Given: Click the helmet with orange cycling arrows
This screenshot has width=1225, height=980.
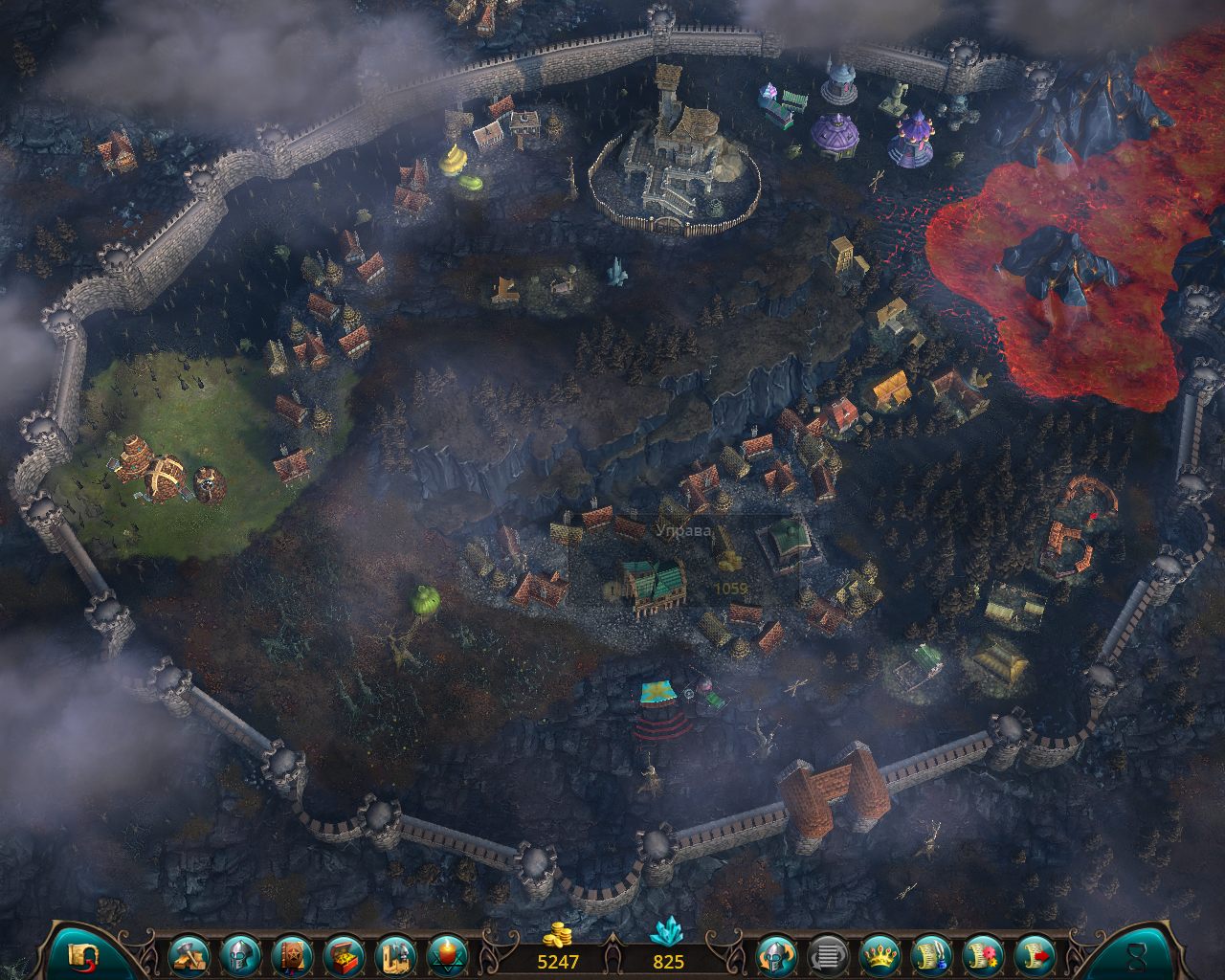Looking at the screenshot, I should point(776,955).
